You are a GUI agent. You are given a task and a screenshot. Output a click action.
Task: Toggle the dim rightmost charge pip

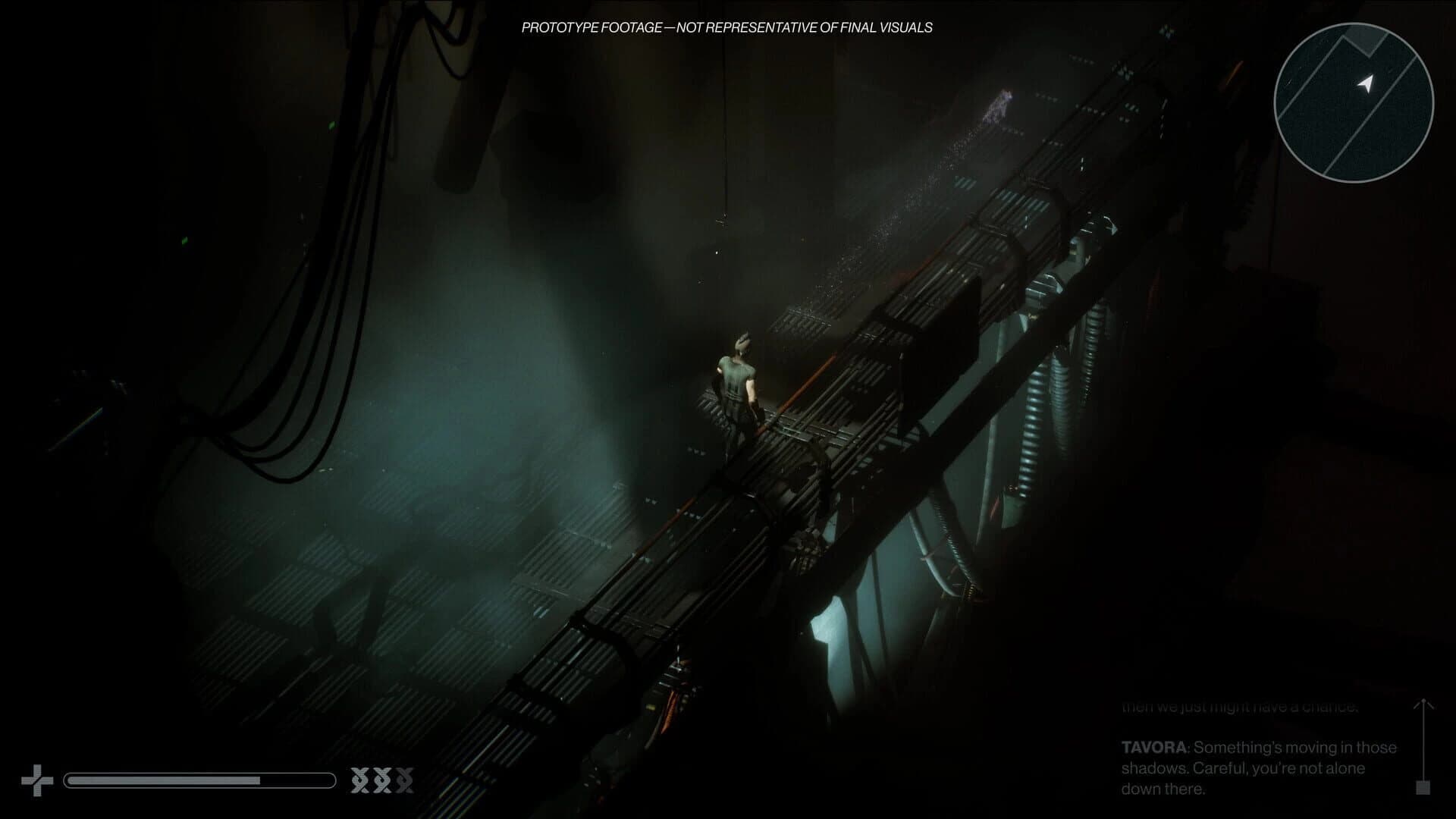(403, 780)
